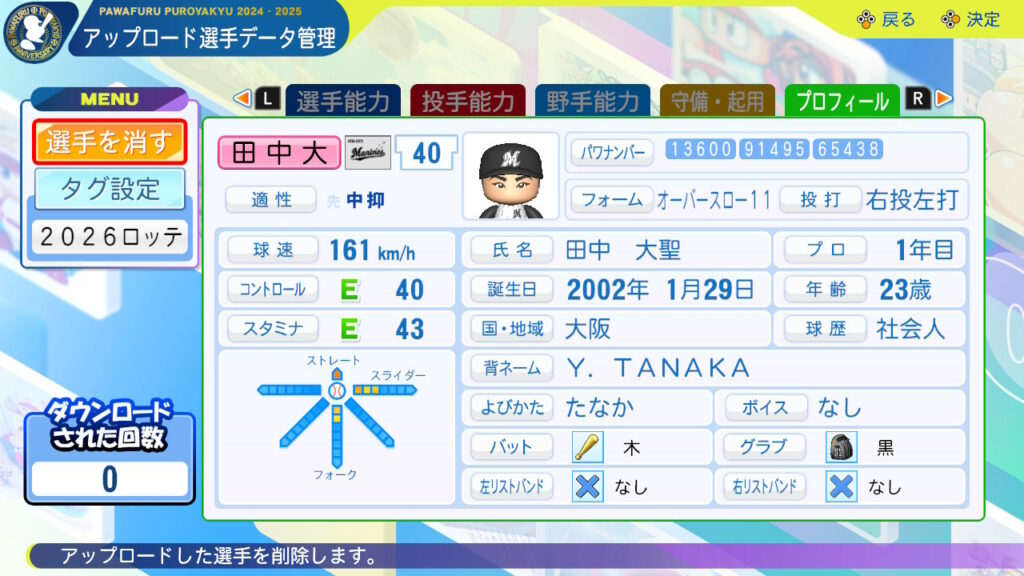Click the 決定 confirm prompt

click(x=970, y=19)
